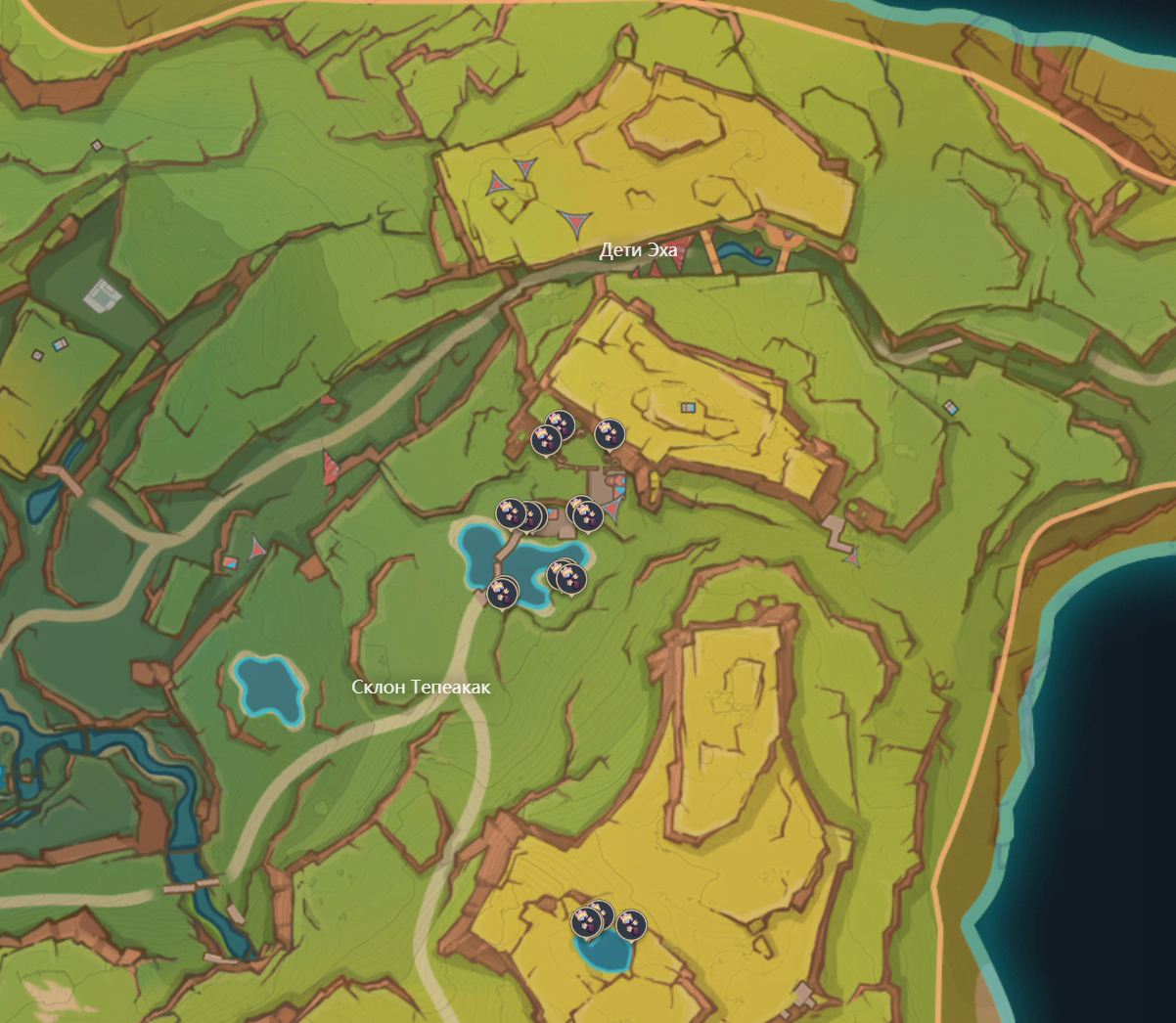Choose the lone flower marker bordering the middle yellow plateau

[609, 432]
